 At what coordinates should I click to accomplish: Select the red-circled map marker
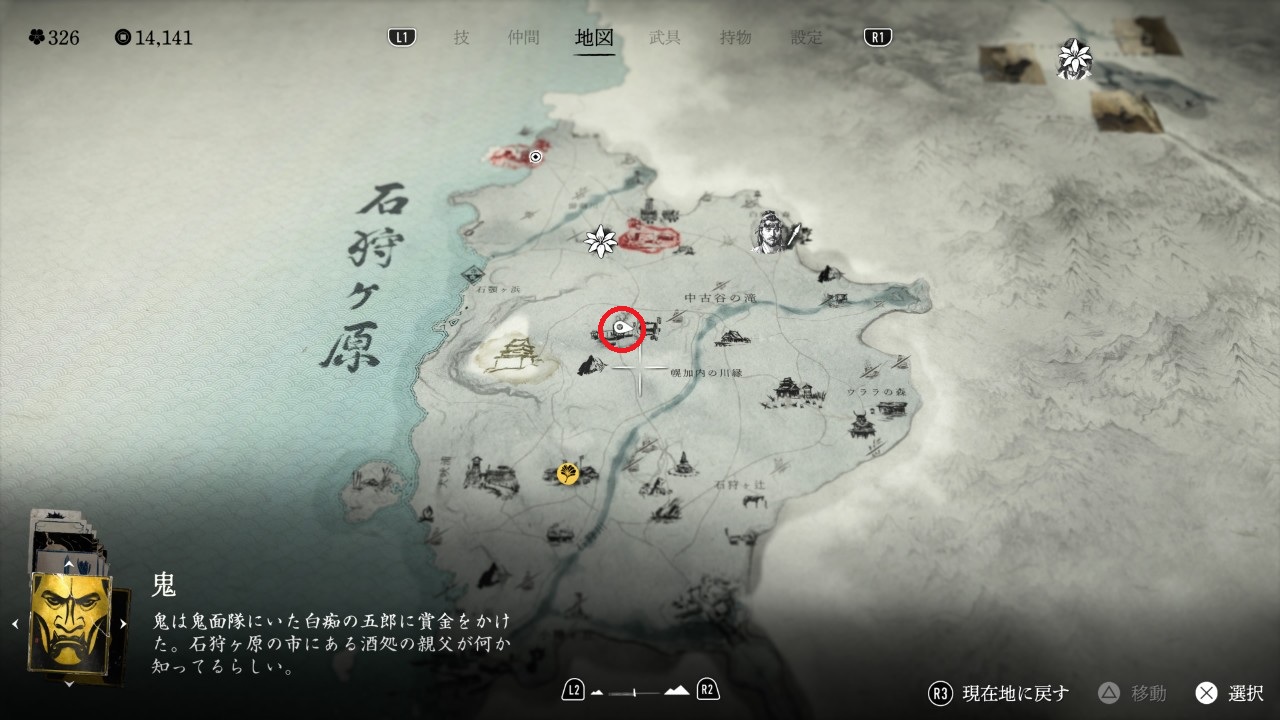point(623,327)
